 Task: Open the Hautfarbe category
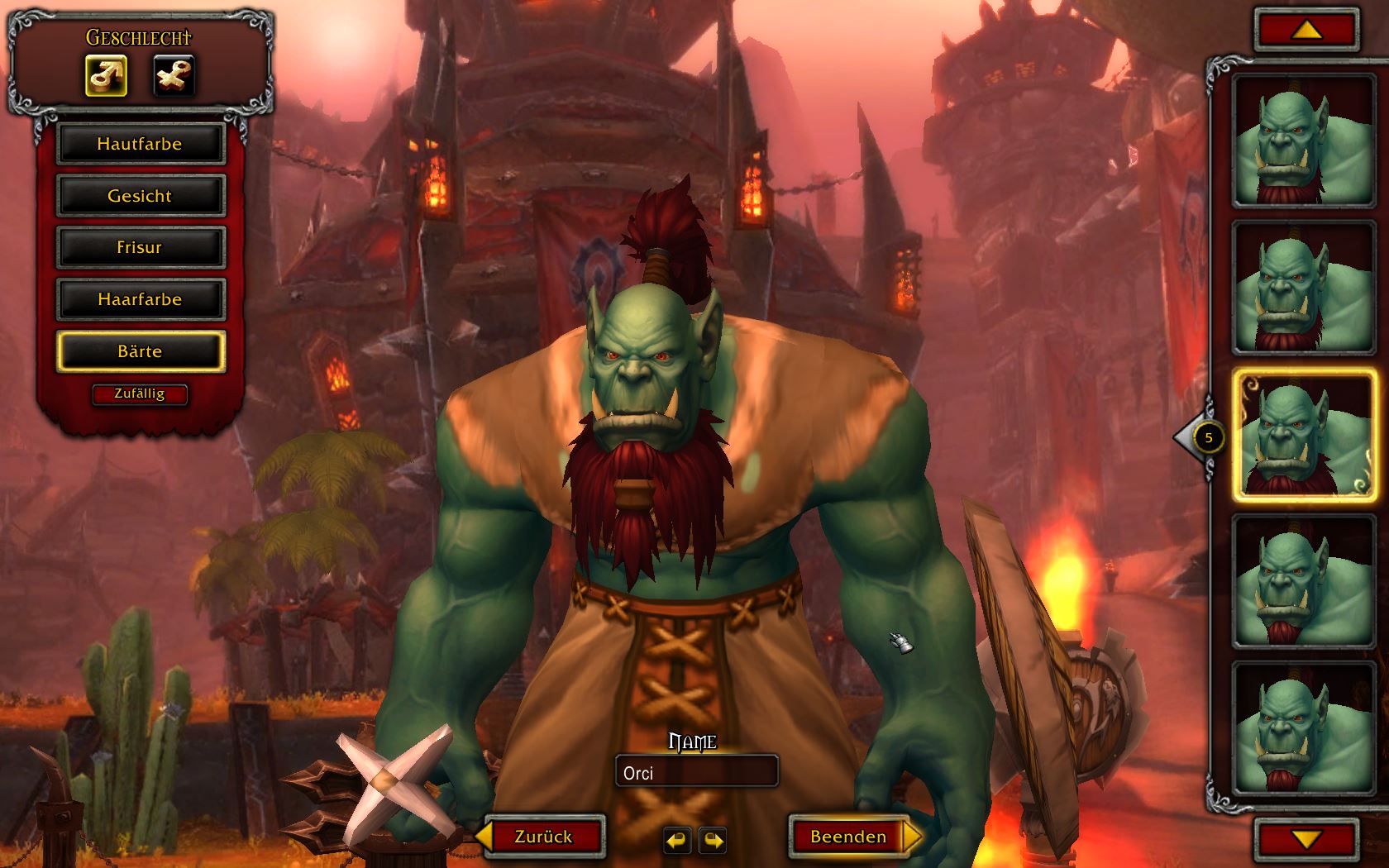(140, 144)
